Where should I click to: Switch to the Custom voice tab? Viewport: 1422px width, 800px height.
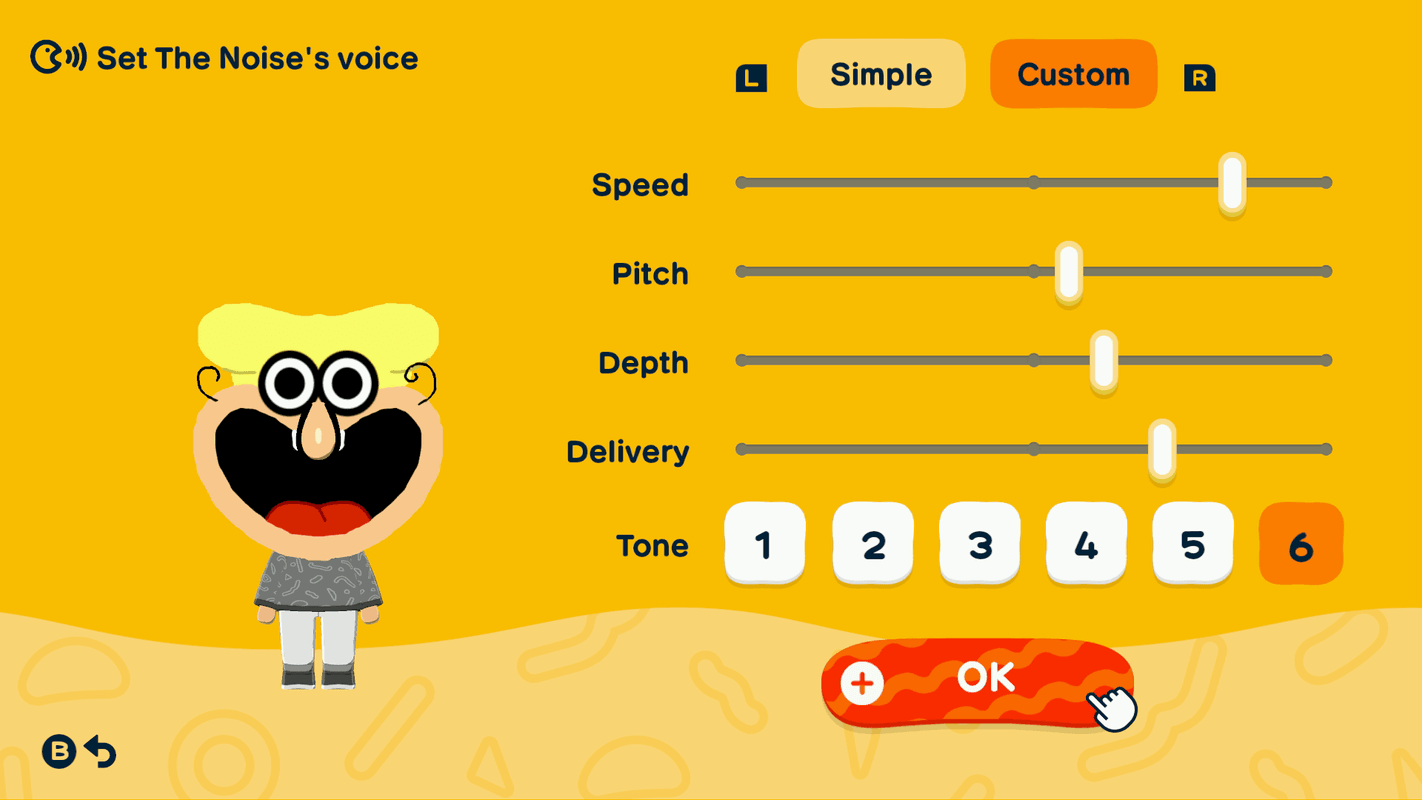(1073, 72)
